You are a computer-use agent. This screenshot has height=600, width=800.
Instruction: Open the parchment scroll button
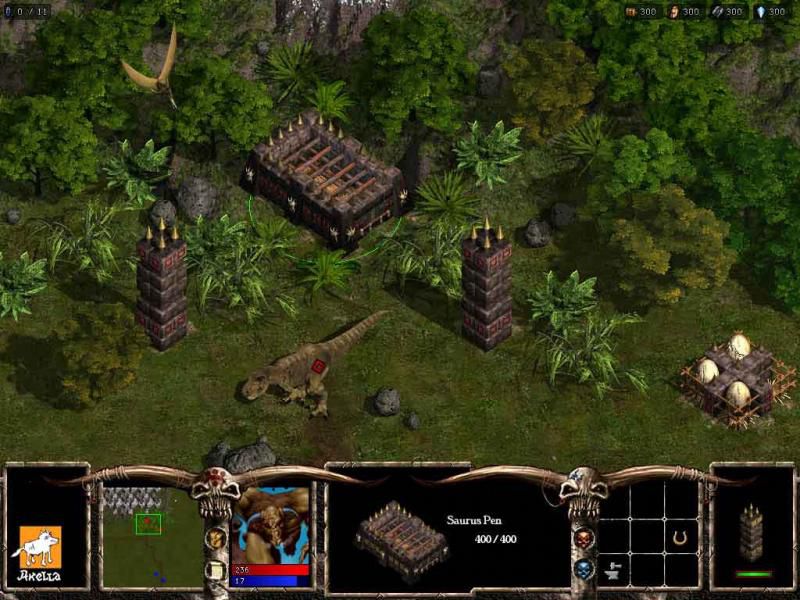215,570
